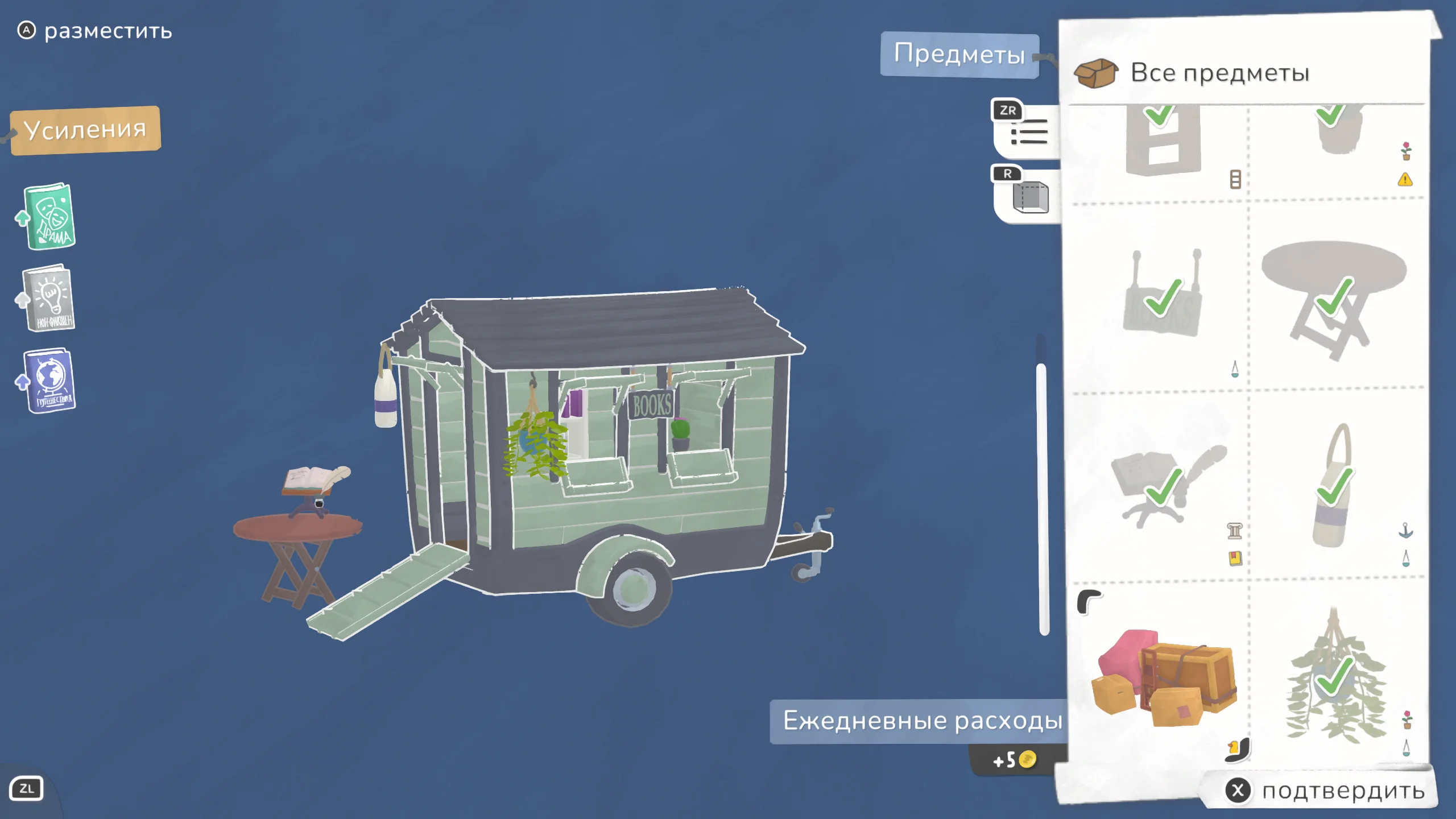Select the blue travel book boost
The image size is (1456, 819).
click(x=50, y=381)
